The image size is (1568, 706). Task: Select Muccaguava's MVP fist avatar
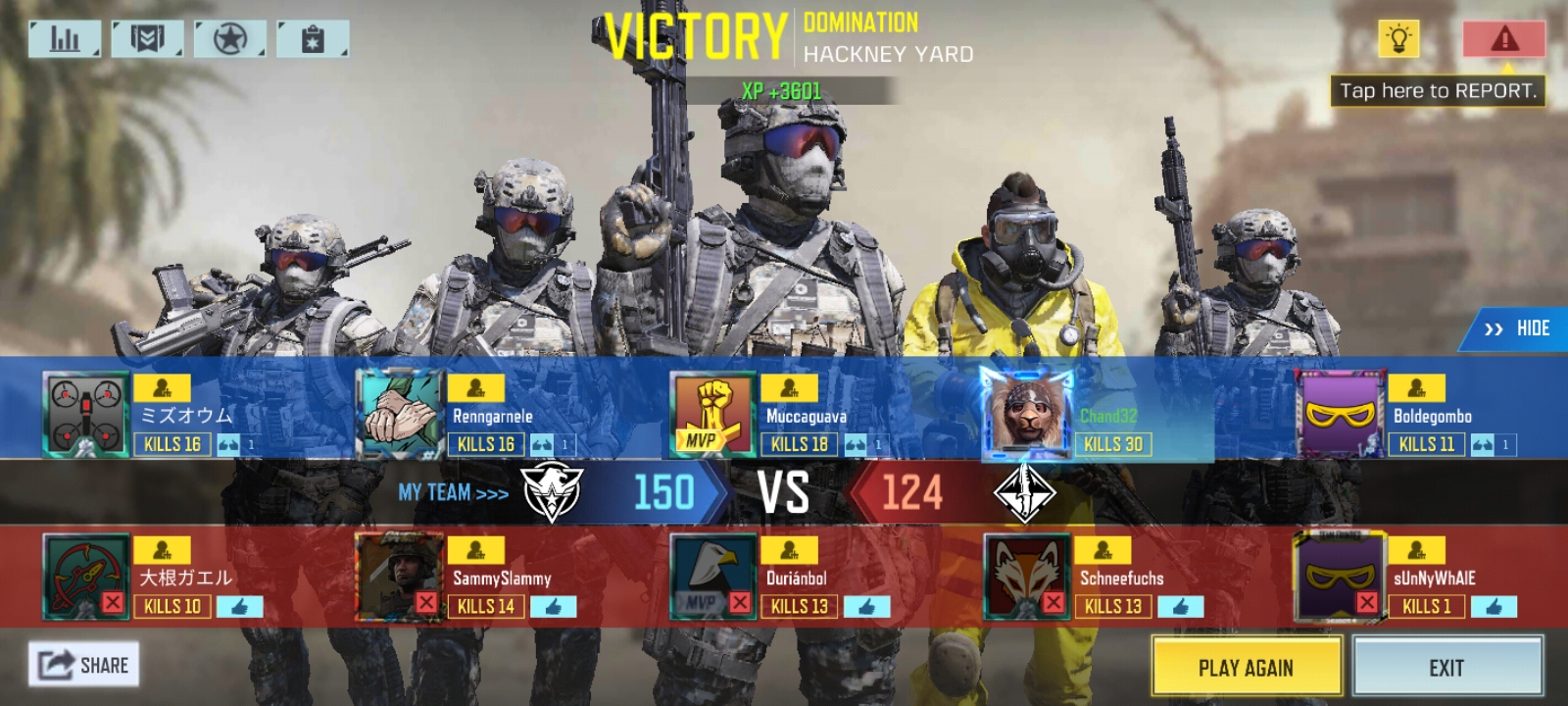pyautogui.click(x=712, y=415)
